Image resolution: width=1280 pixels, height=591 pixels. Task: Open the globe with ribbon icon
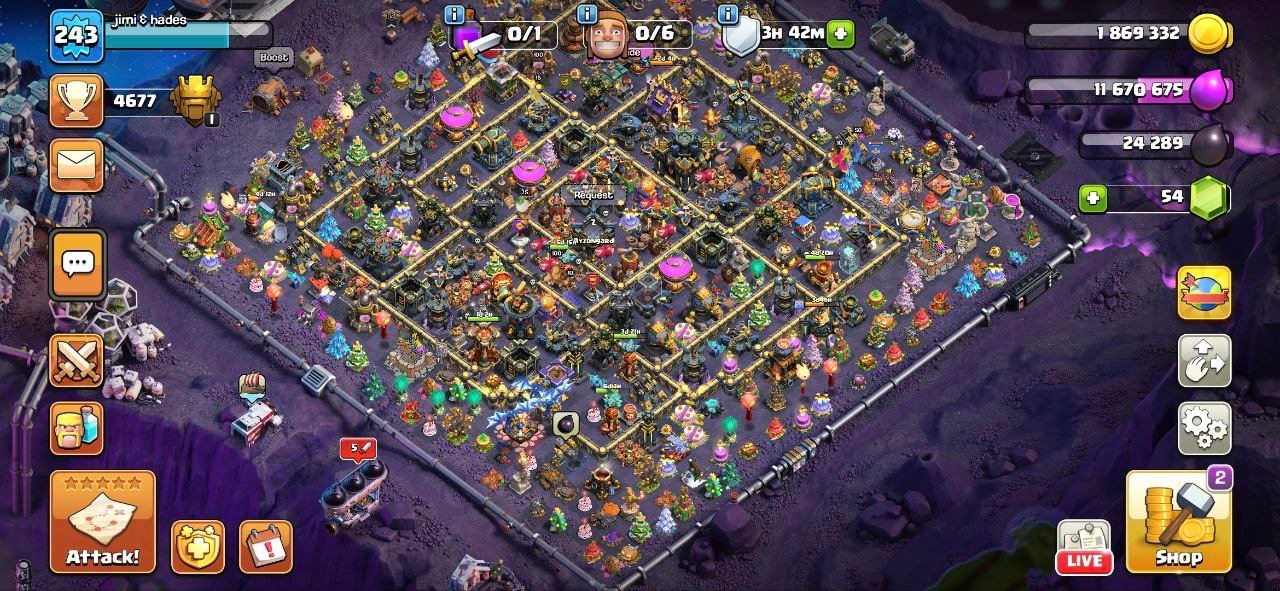[1204, 293]
